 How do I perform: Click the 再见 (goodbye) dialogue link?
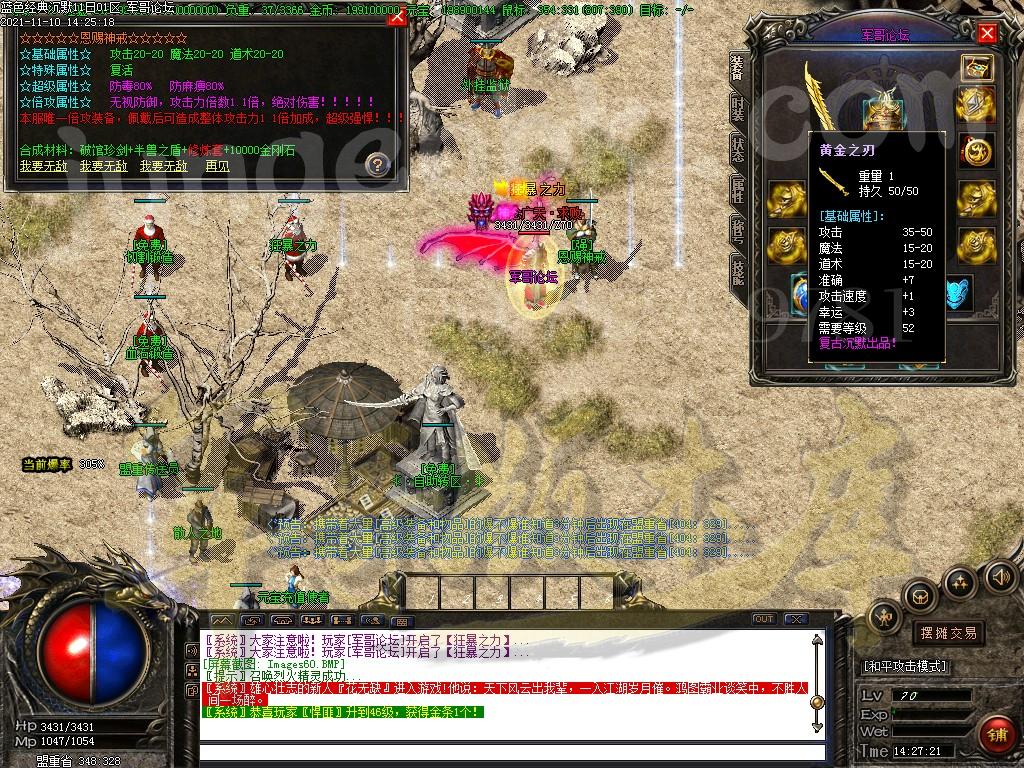click(218, 166)
